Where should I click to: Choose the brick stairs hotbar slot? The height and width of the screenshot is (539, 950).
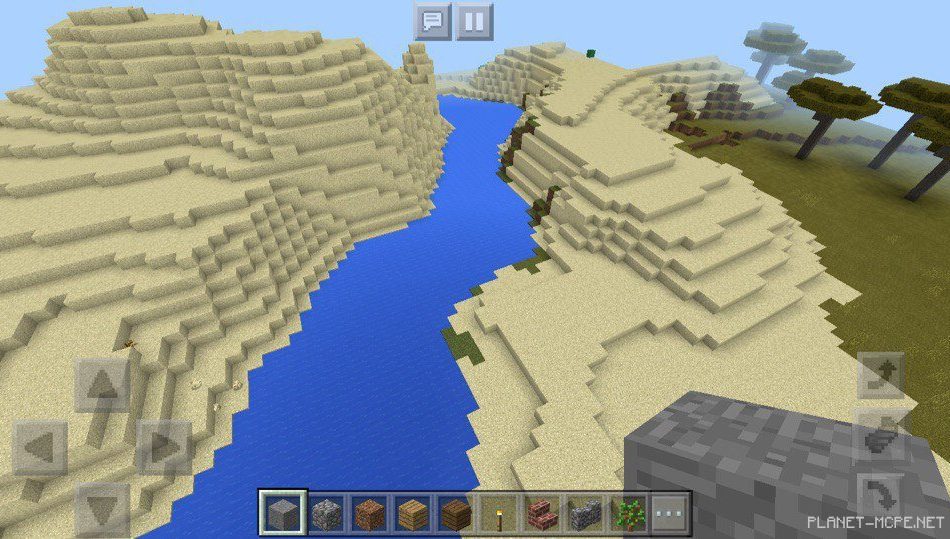(x=541, y=514)
